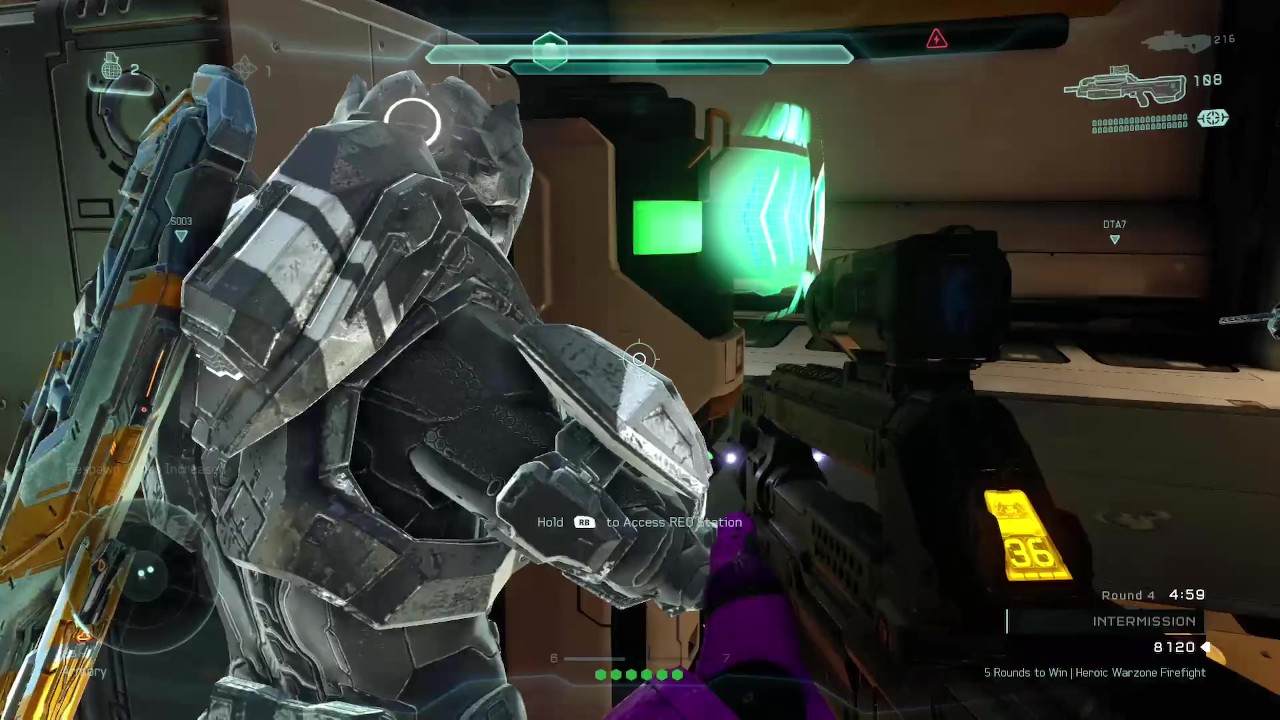Click the red warning triangle icon
This screenshot has height=720, width=1280.
click(x=936, y=39)
